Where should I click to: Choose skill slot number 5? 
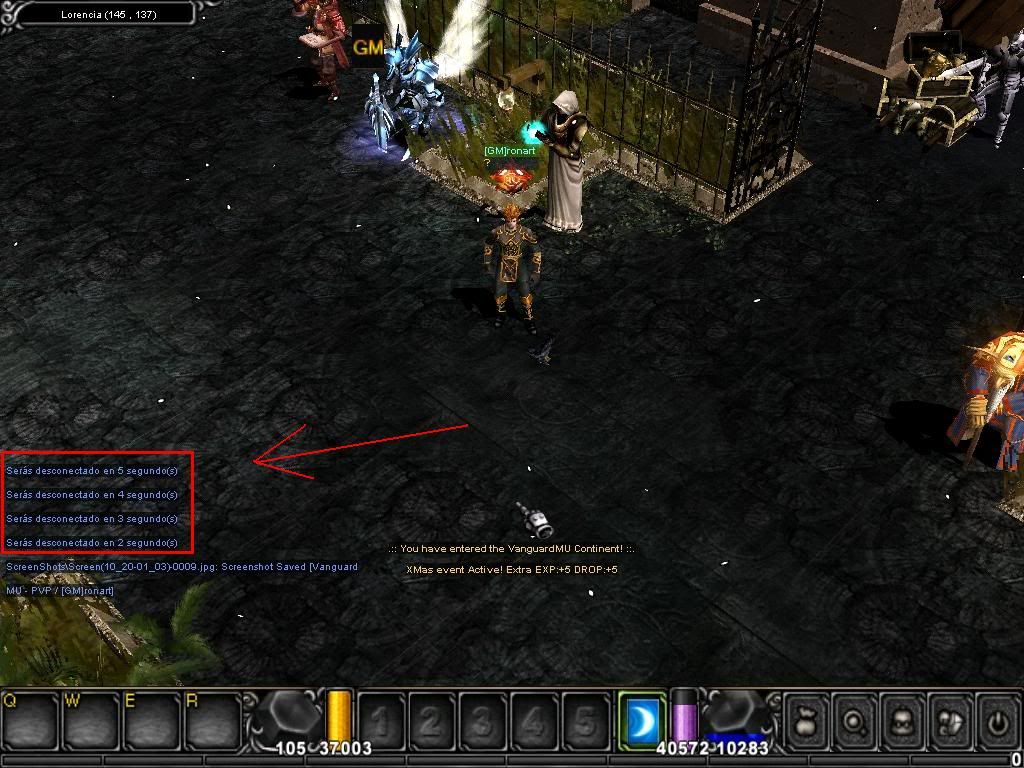(585, 721)
